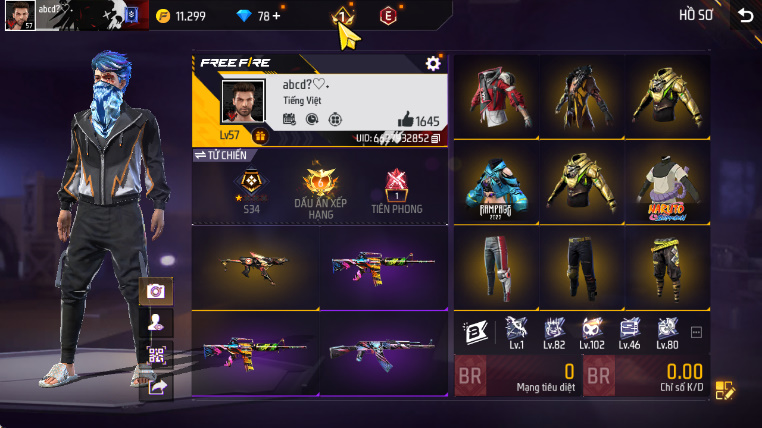Select the red and white jacket
Image resolution: width=762 pixels, height=428 pixels.
[x=496, y=96]
